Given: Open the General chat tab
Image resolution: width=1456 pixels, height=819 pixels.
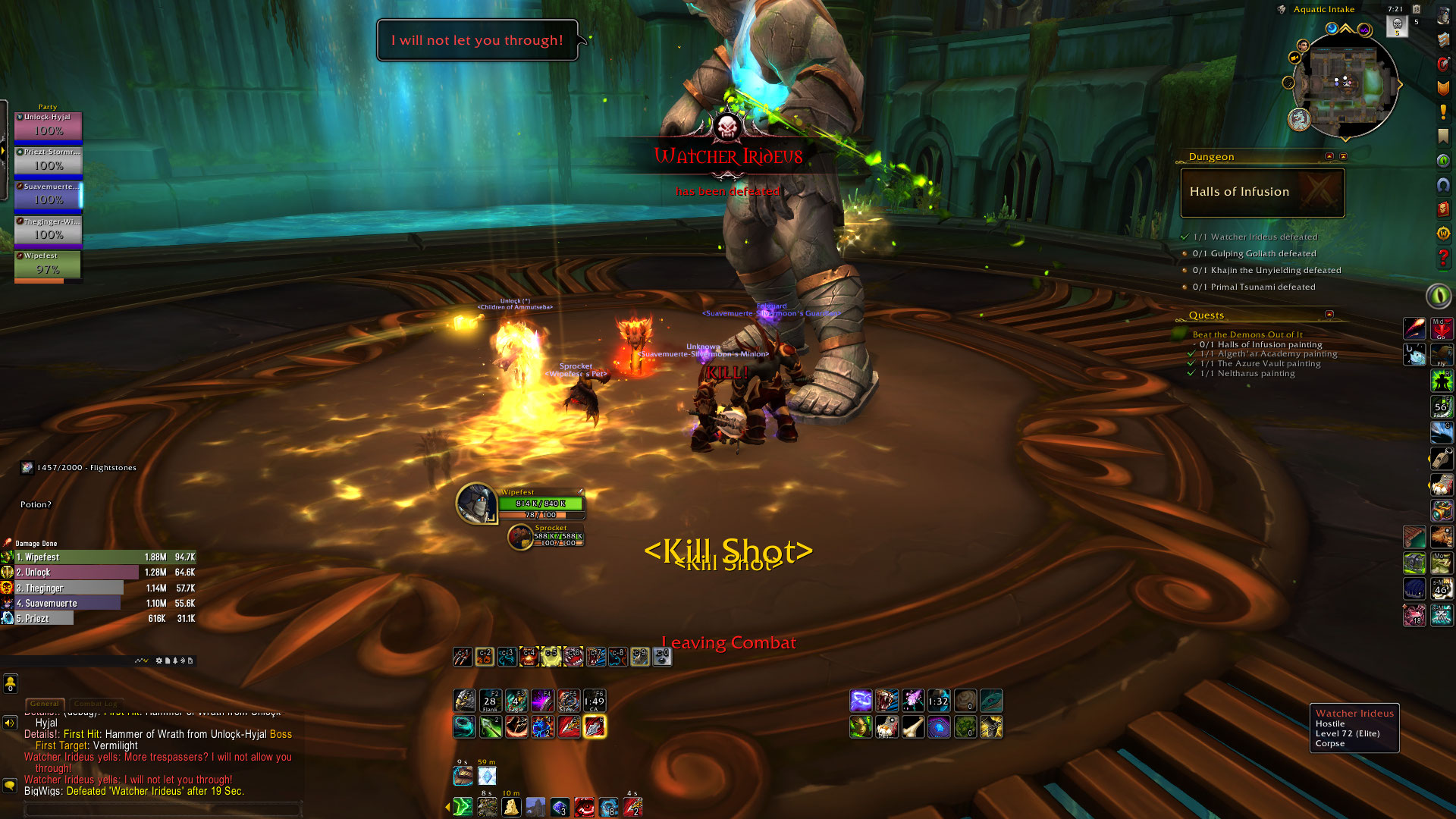Looking at the screenshot, I should click(x=45, y=704).
